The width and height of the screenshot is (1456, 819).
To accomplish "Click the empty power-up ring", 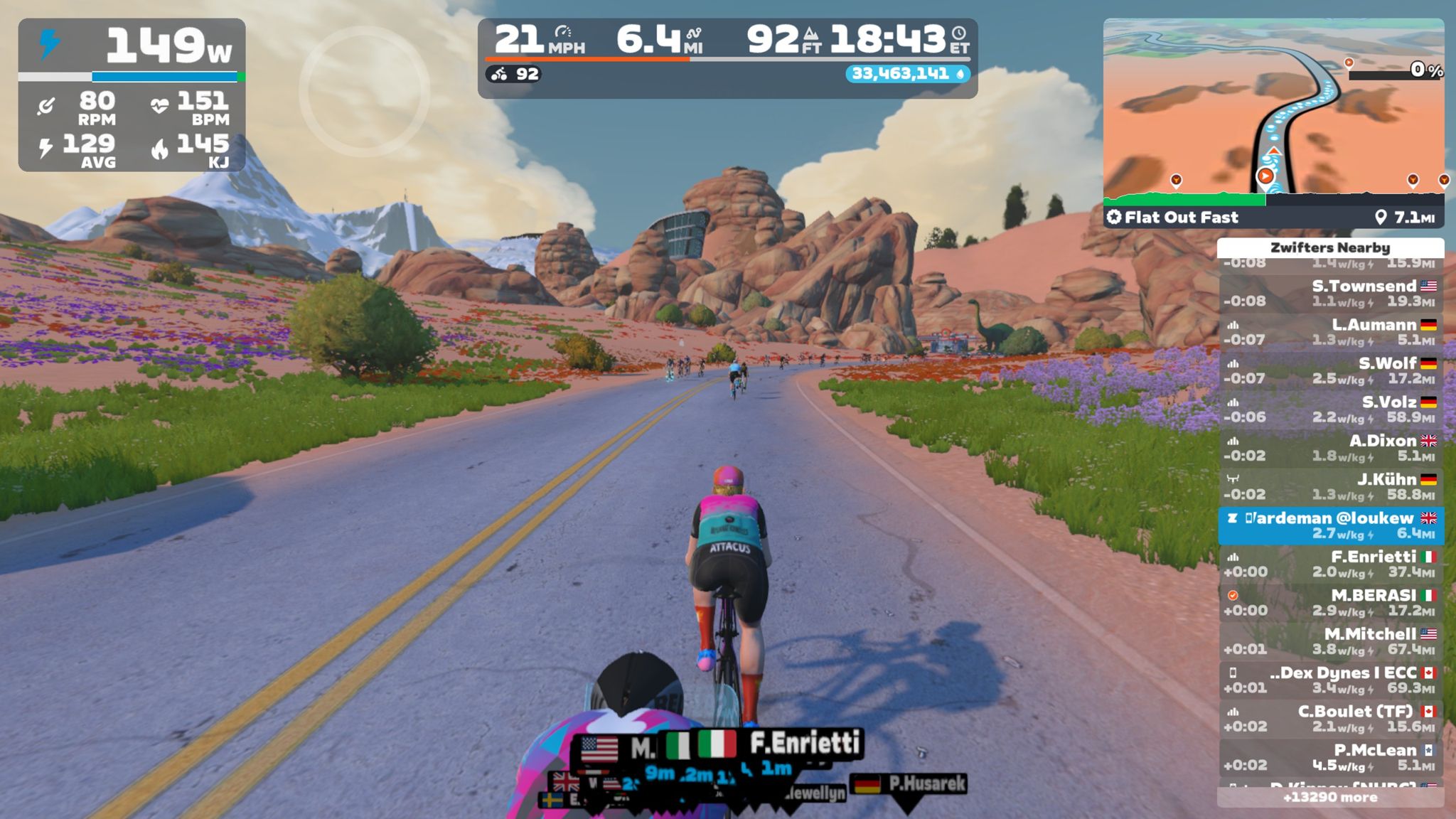I will pyautogui.click(x=364, y=91).
